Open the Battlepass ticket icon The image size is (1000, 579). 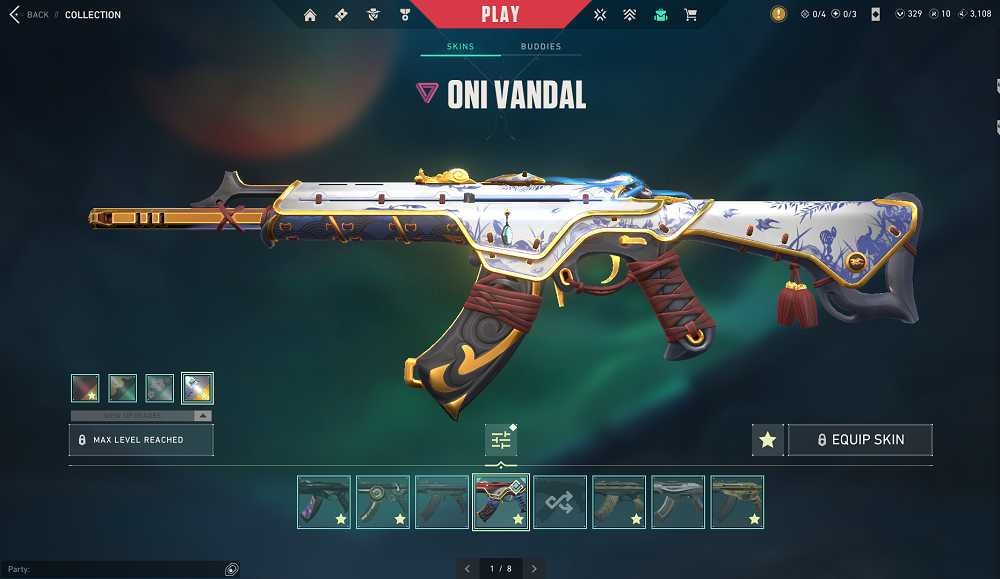(x=341, y=15)
